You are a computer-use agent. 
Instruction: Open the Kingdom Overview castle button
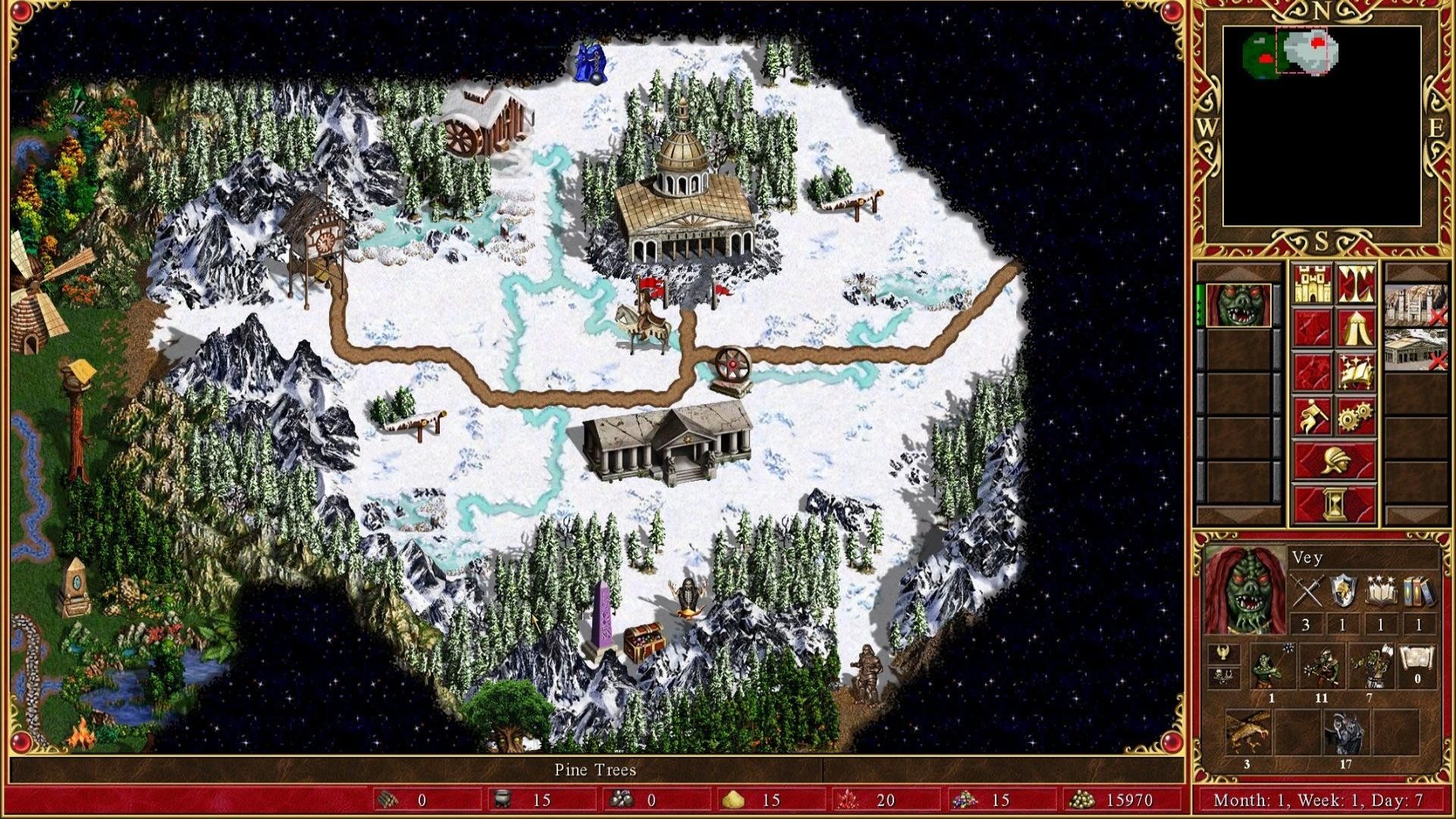tap(1312, 284)
